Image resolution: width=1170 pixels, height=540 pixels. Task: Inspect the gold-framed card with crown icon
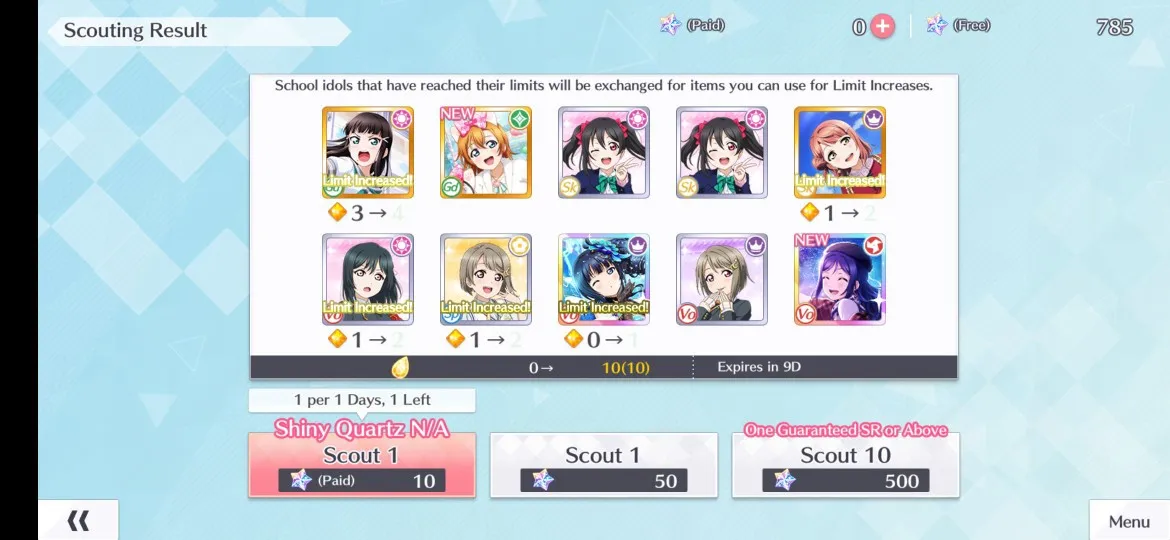pos(840,152)
